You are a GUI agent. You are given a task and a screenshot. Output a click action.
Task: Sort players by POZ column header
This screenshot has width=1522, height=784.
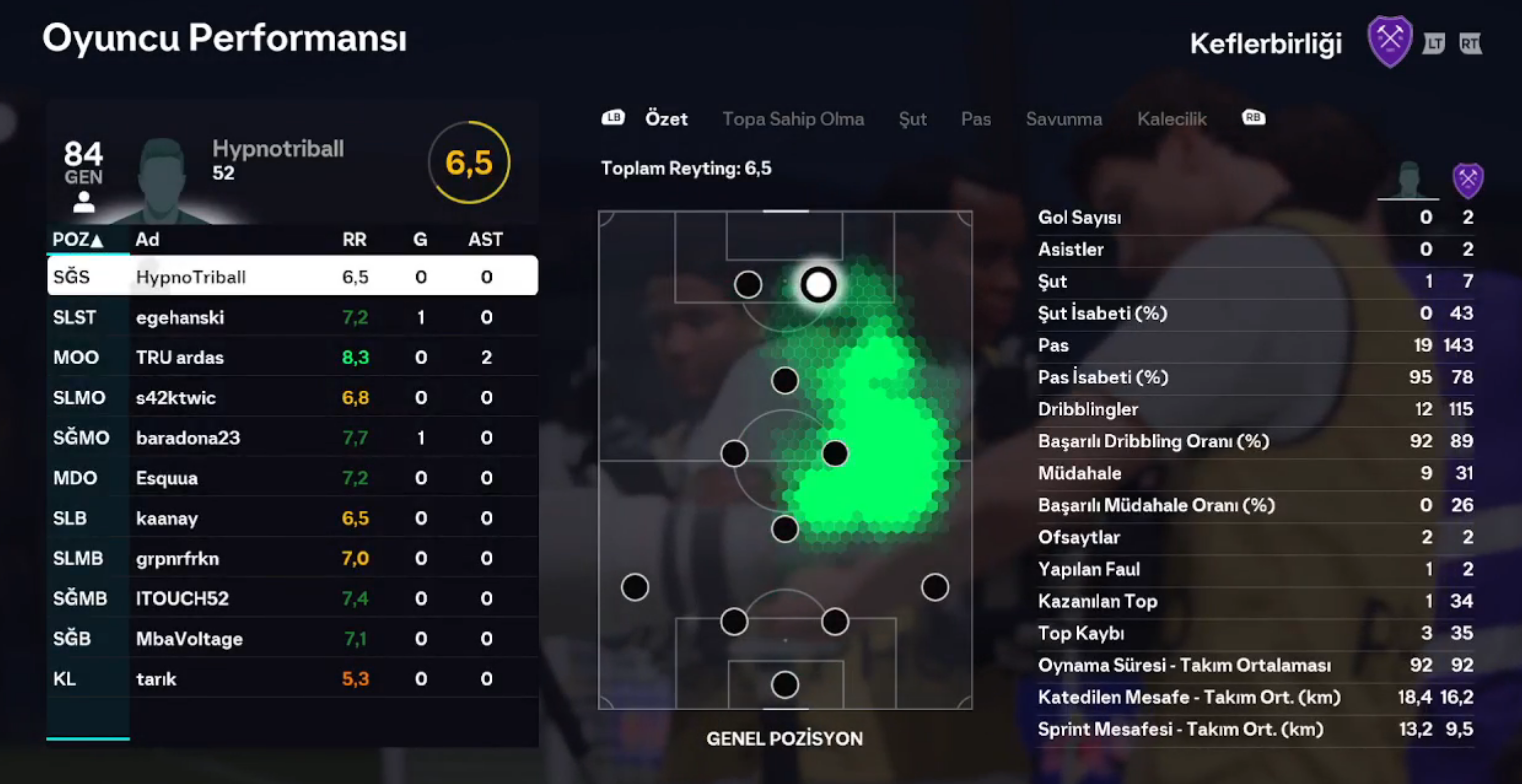pos(78,240)
